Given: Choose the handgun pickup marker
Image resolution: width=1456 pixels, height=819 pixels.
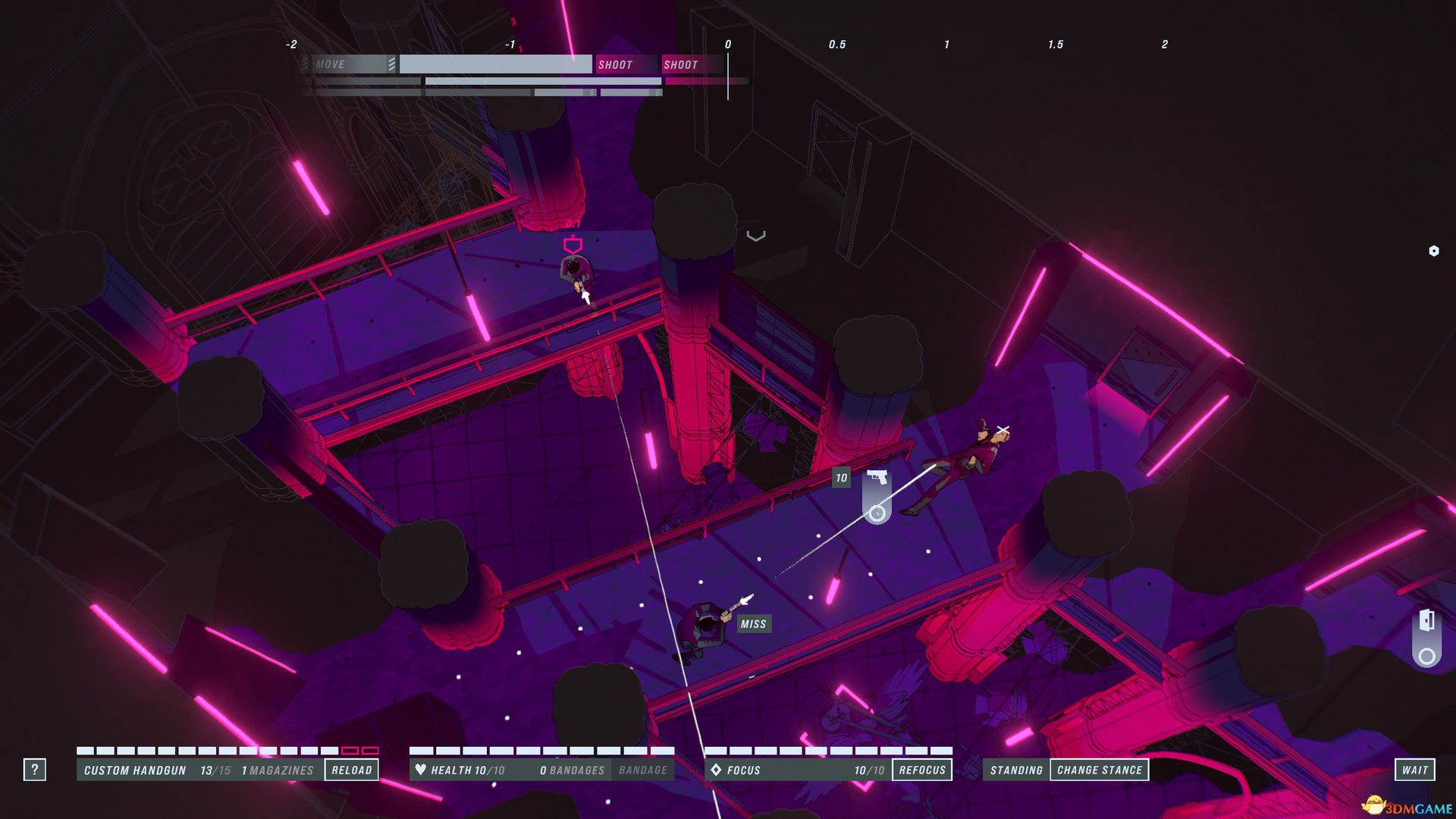Looking at the screenshot, I should [x=877, y=478].
